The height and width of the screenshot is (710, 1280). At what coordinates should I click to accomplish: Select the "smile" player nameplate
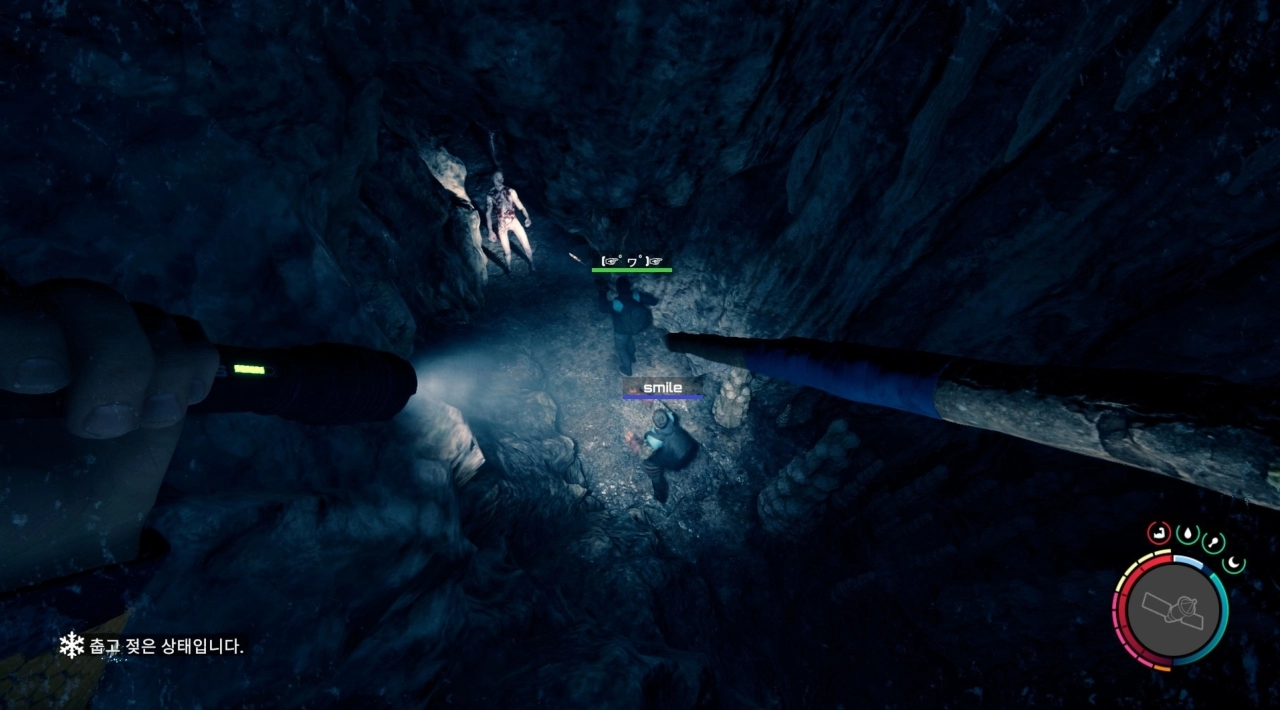pos(662,387)
